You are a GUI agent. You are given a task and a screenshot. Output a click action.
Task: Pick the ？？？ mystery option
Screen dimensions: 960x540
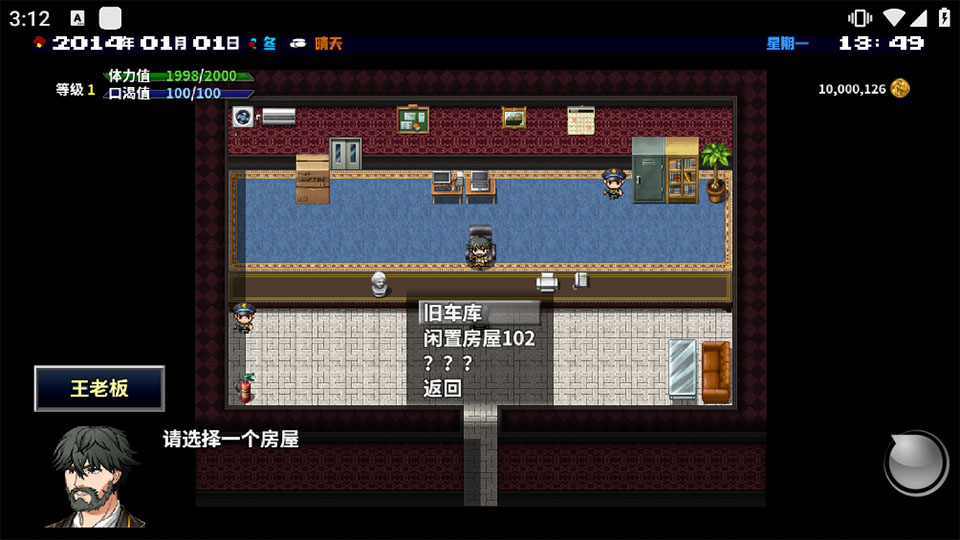point(448,363)
